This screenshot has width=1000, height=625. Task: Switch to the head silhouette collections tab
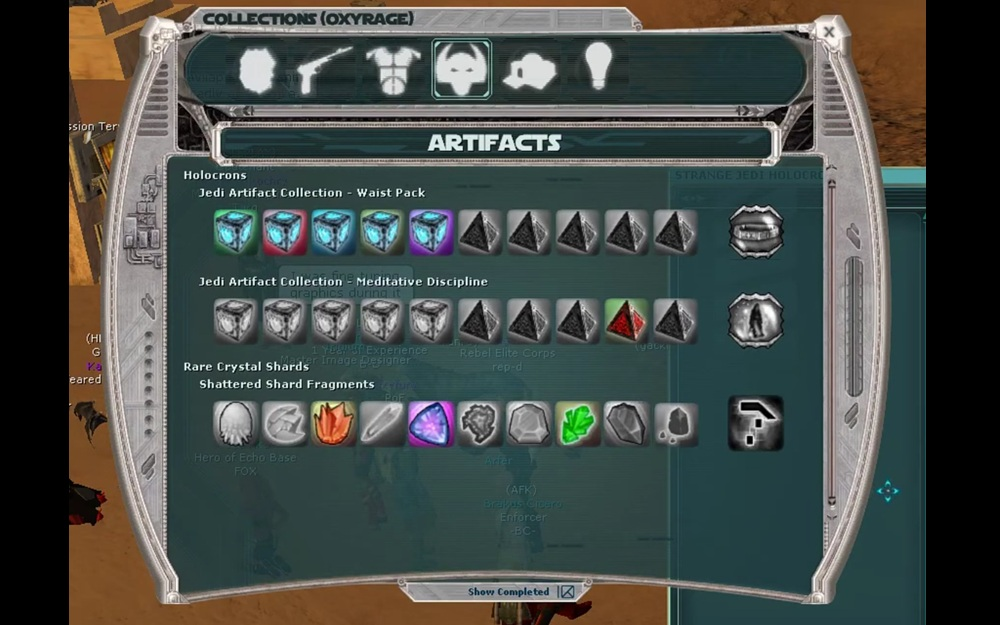click(256, 70)
